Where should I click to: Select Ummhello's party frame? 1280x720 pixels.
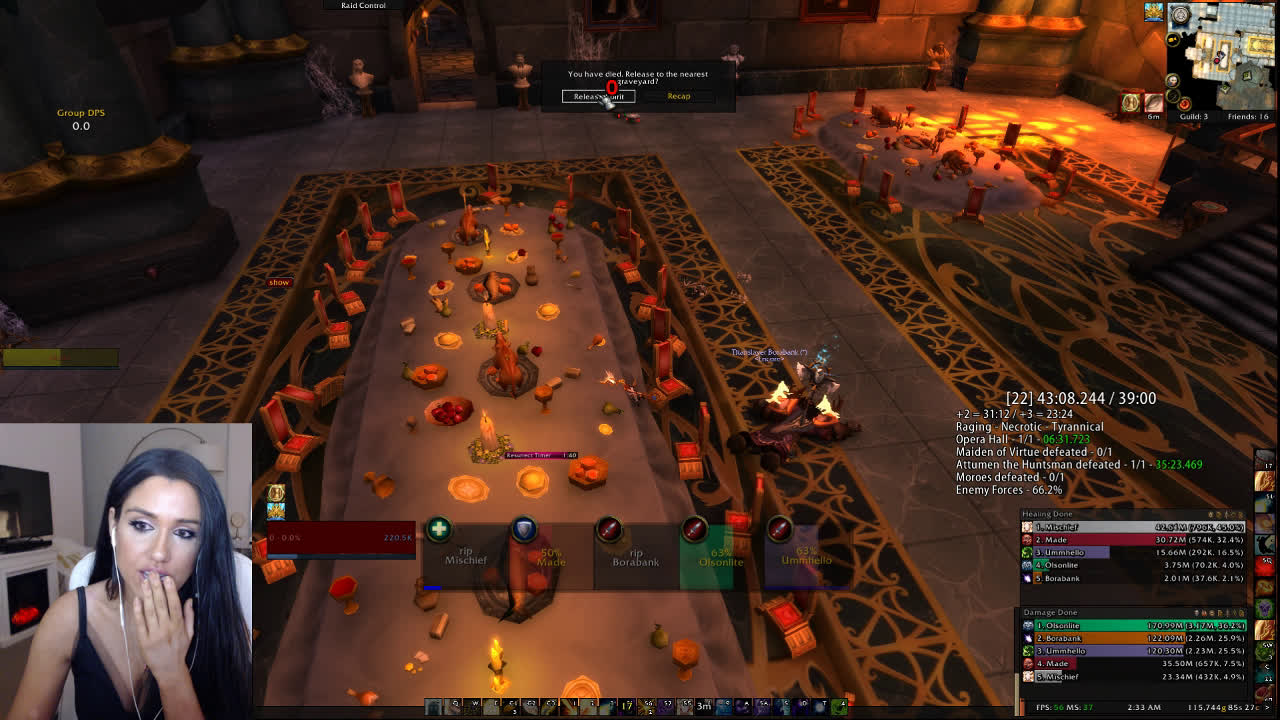pyautogui.click(x=806, y=556)
